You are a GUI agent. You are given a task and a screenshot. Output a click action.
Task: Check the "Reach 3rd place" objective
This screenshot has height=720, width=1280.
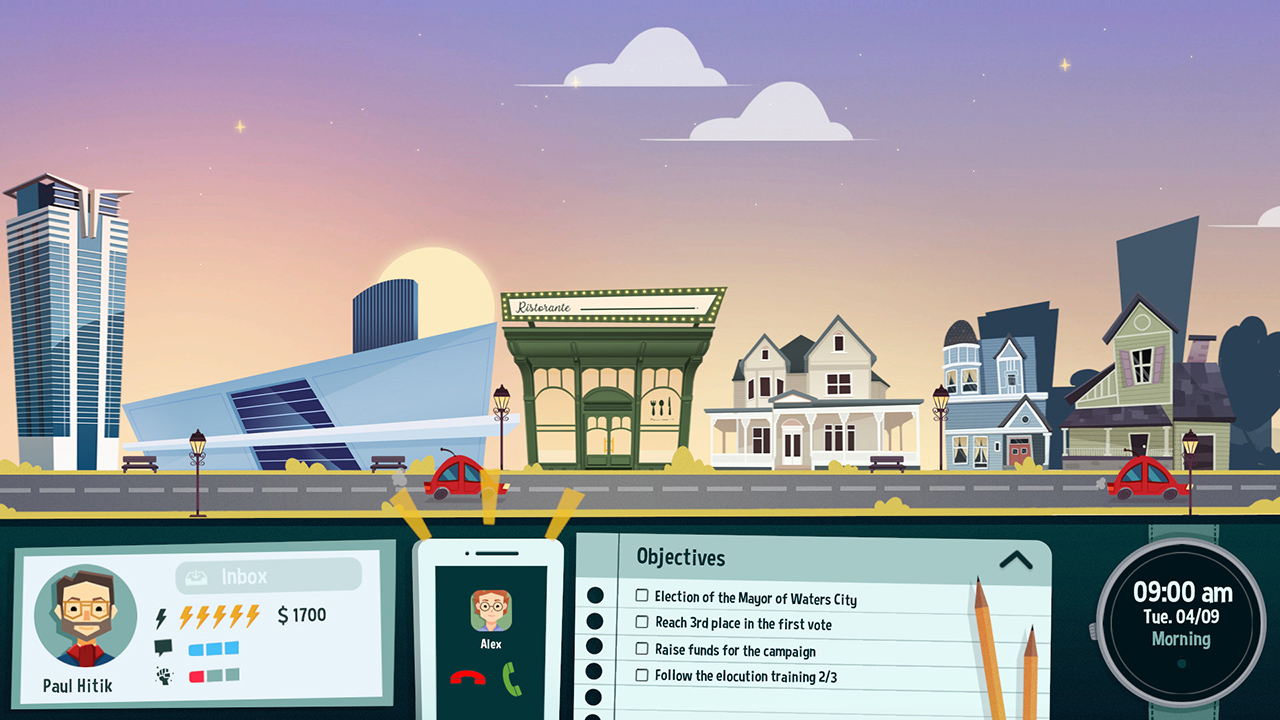[641, 622]
